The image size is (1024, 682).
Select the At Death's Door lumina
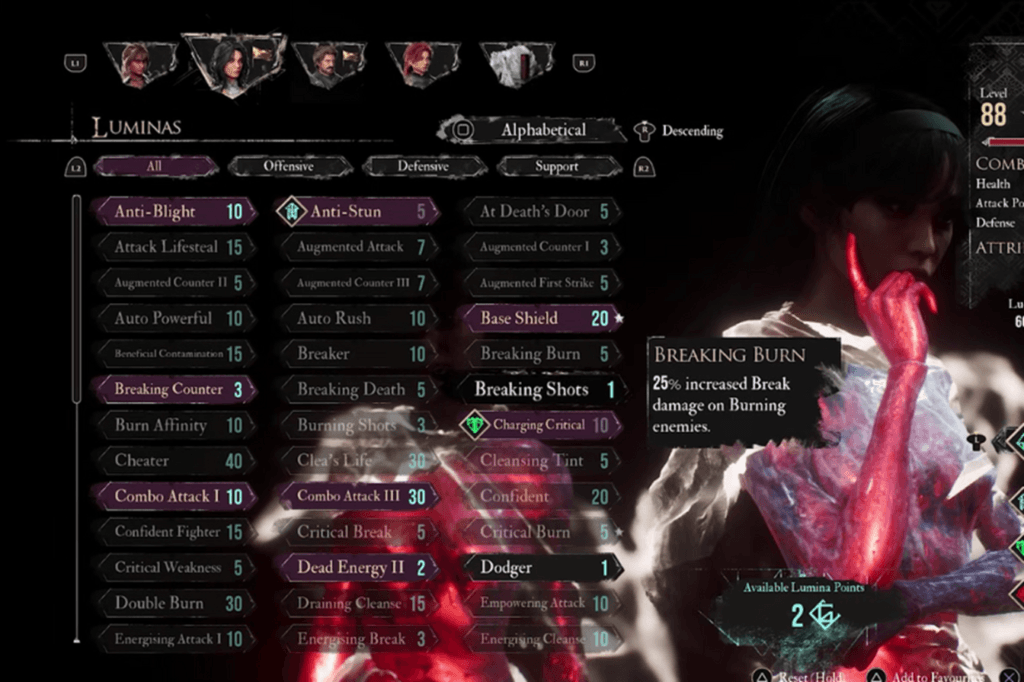pyautogui.click(x=541, y=212)
